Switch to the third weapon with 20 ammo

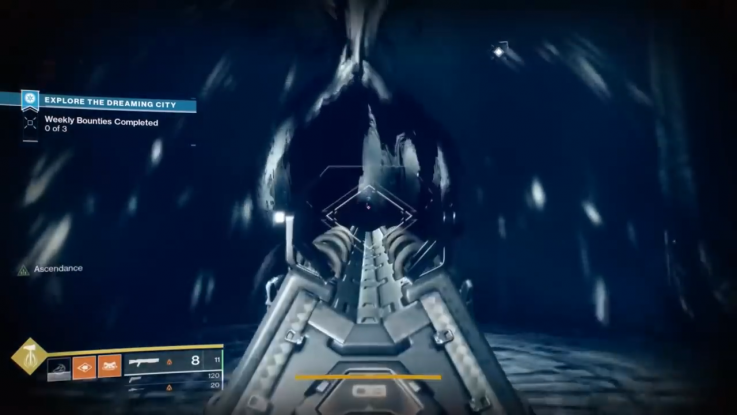(140, 387)
